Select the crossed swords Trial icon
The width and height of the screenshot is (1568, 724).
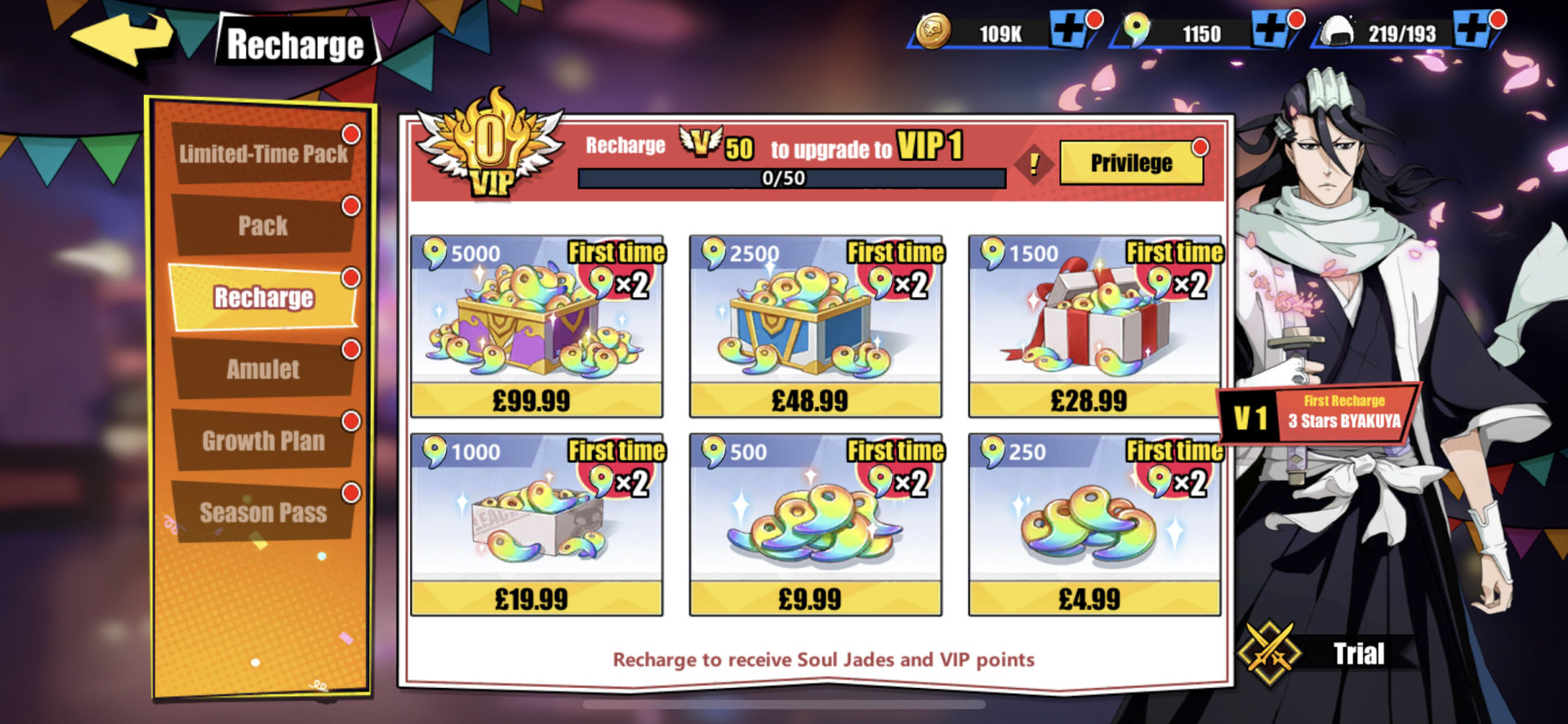(x=1268, y=653)
